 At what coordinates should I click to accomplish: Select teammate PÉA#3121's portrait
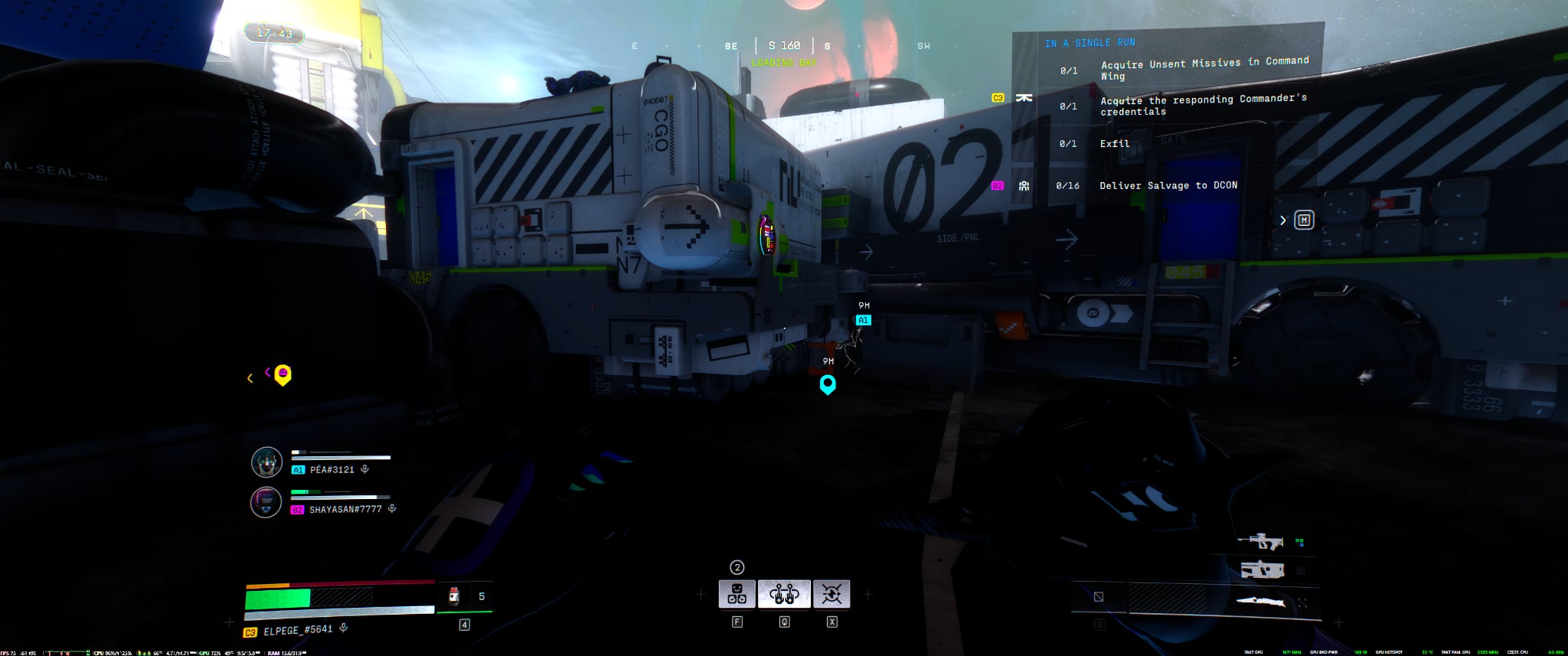266,462
